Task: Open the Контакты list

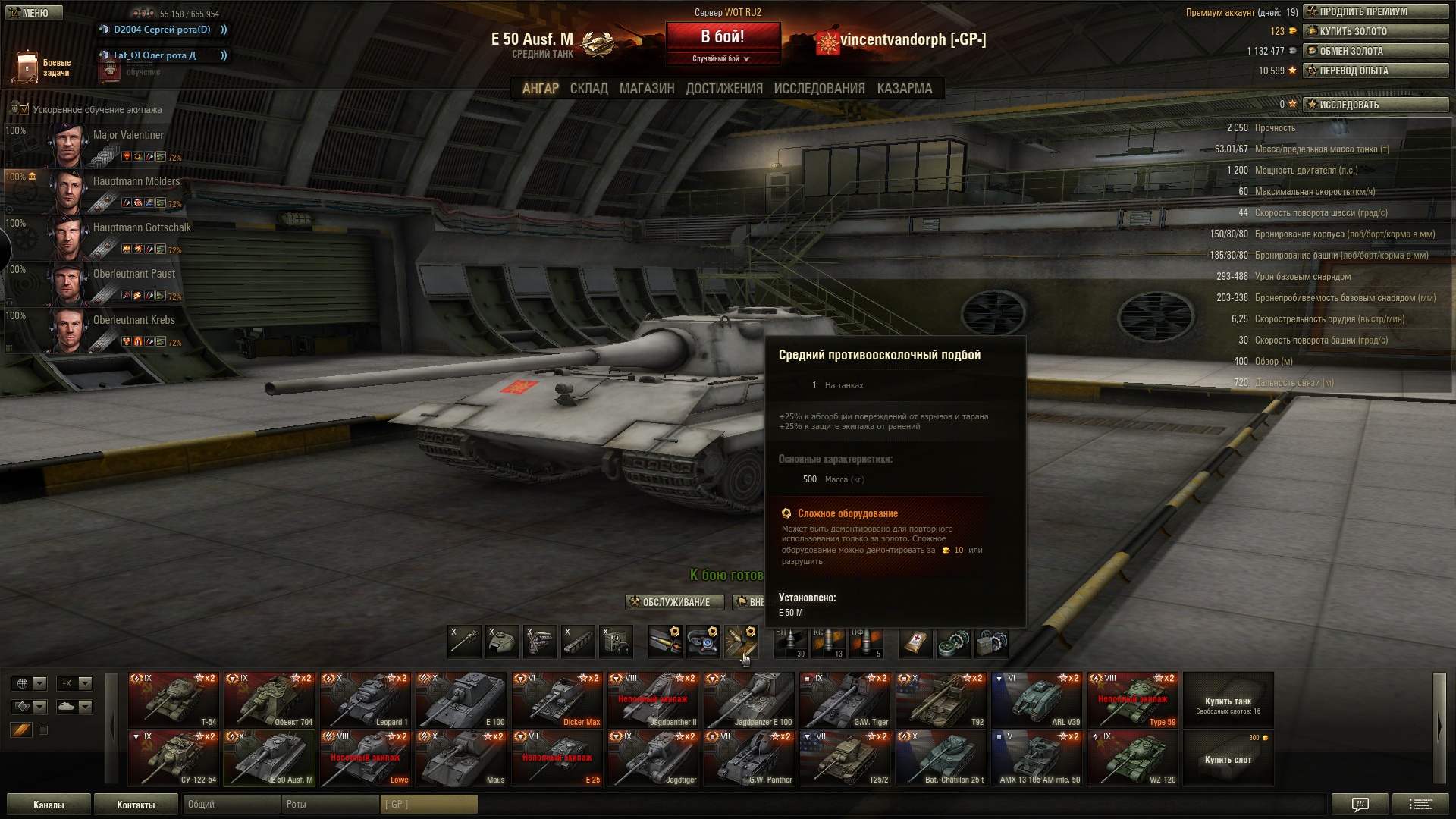Action: click(x=136, y=805)
